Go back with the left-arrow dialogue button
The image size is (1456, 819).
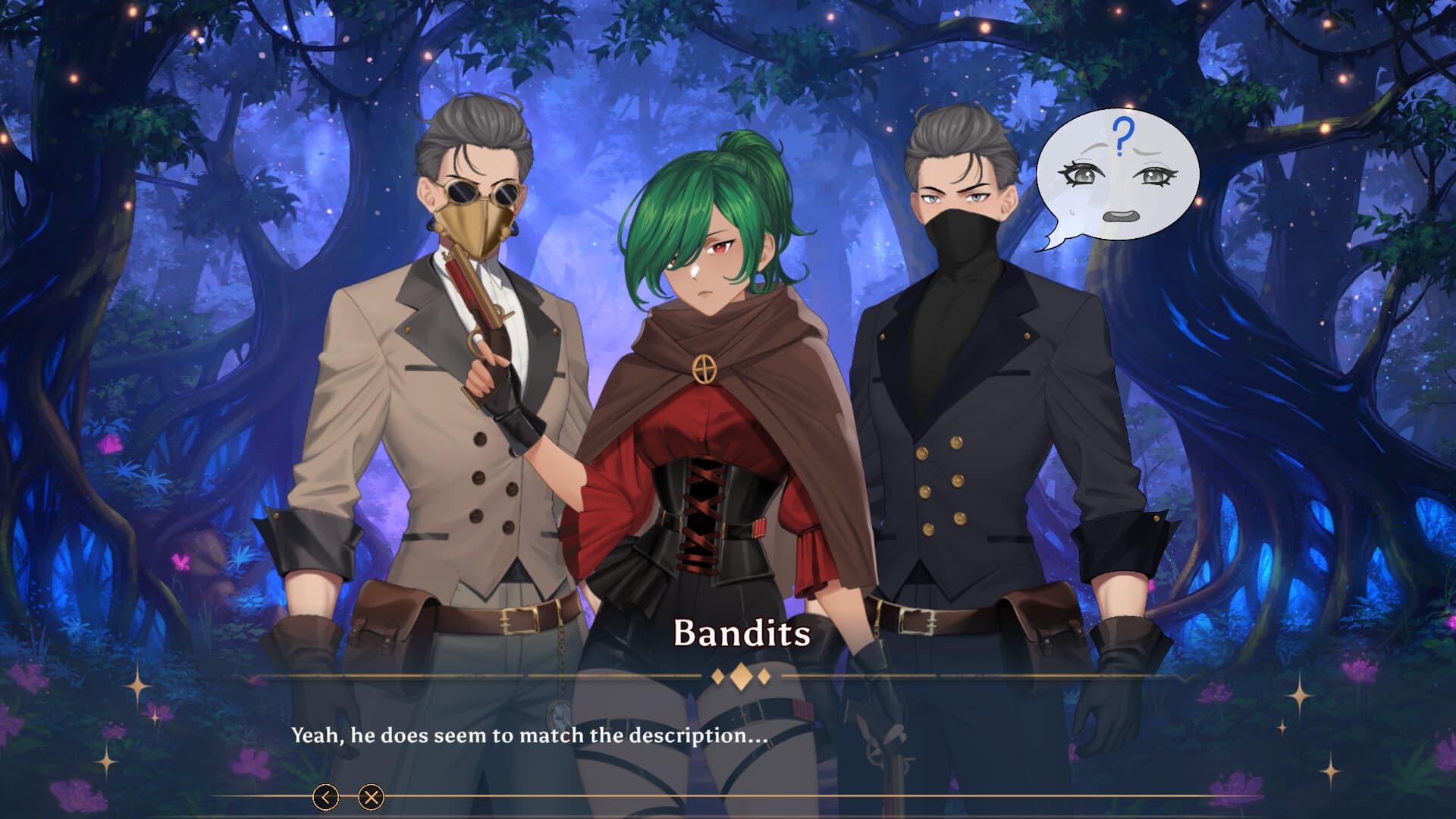click(x=326, y=797)
